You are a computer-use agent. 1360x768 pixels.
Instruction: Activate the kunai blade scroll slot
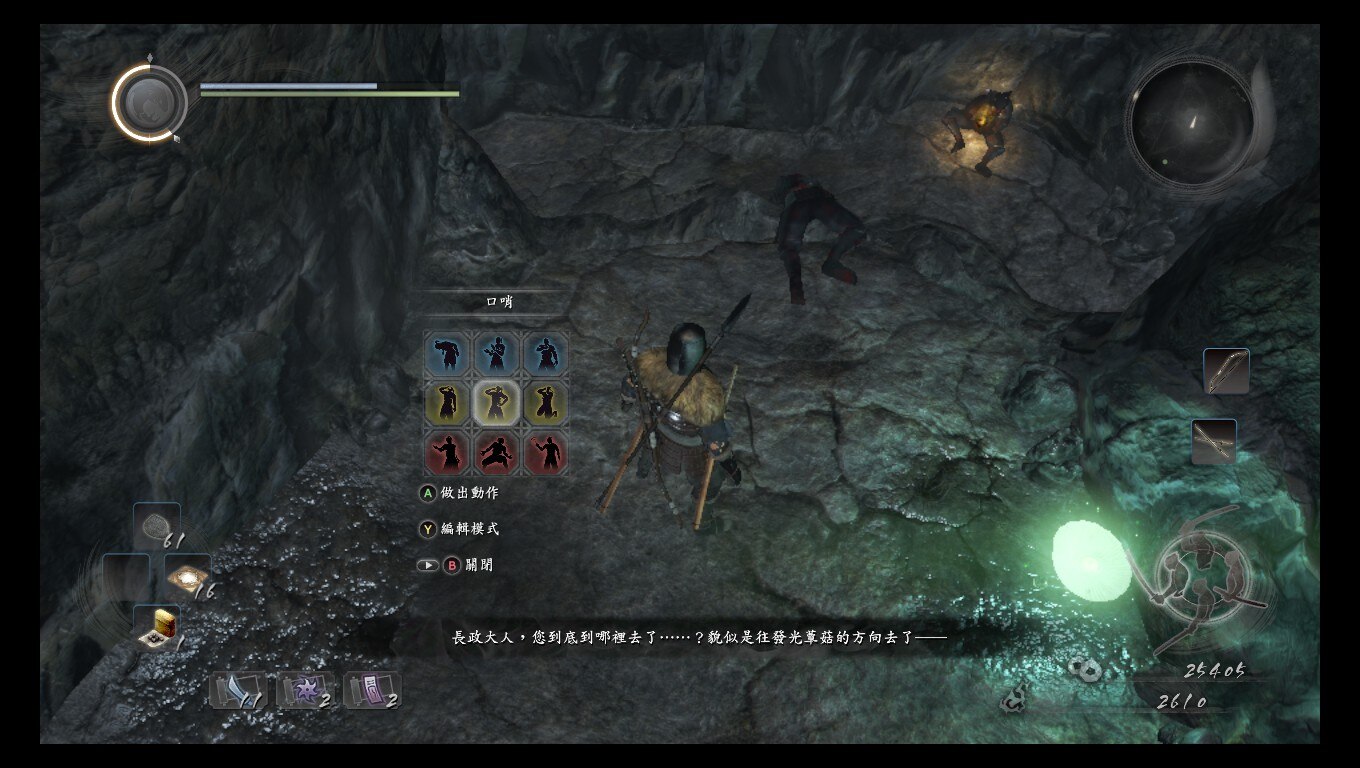238,690
